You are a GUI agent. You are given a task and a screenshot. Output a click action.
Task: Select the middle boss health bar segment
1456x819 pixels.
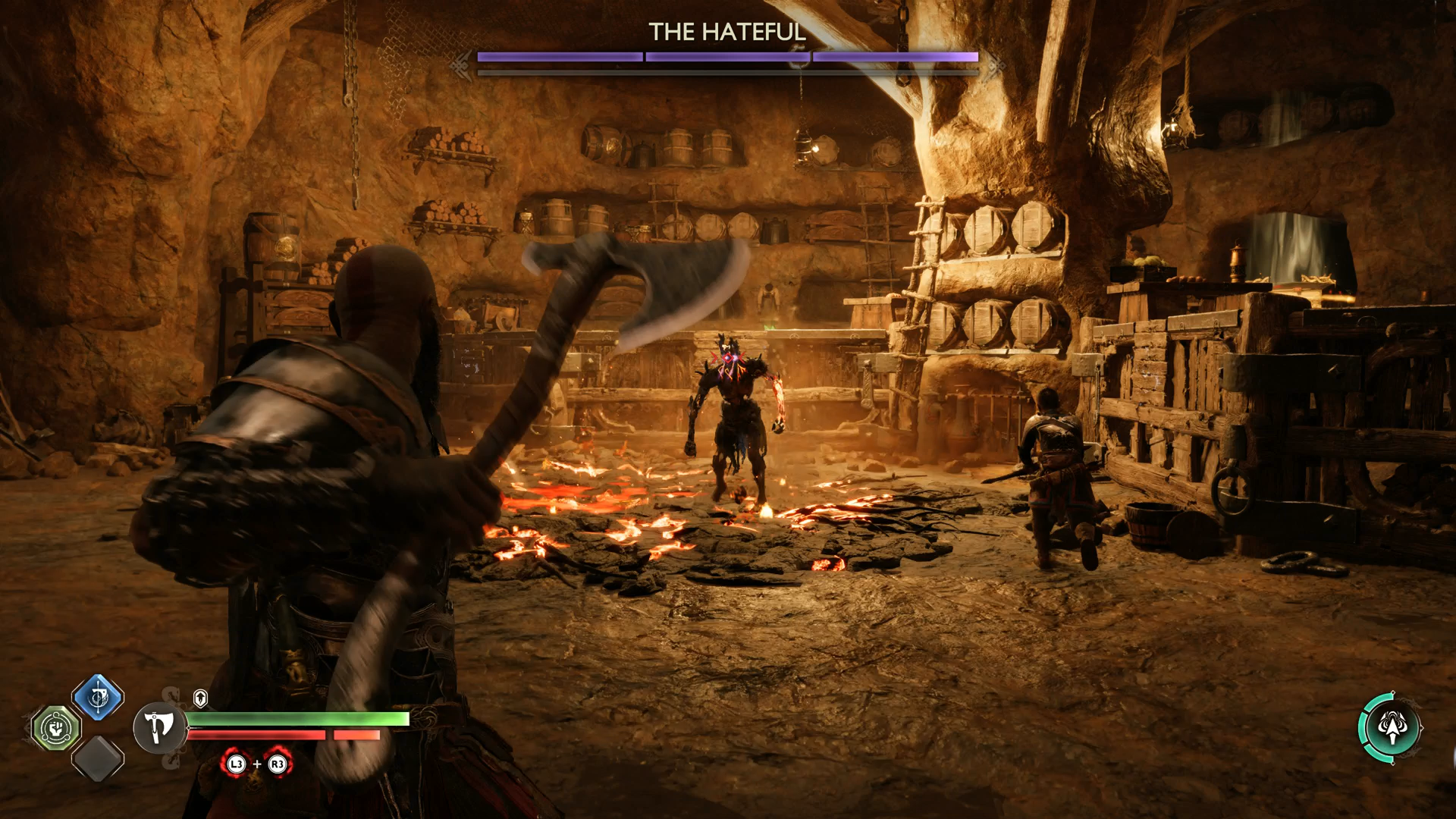click(x=726, y=55)
